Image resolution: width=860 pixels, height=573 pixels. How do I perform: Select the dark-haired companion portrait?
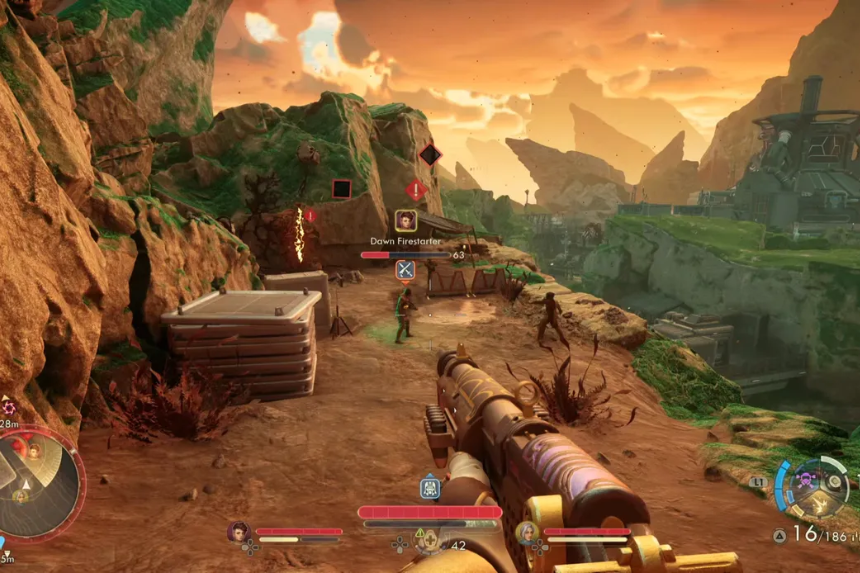tap(238, 532)
